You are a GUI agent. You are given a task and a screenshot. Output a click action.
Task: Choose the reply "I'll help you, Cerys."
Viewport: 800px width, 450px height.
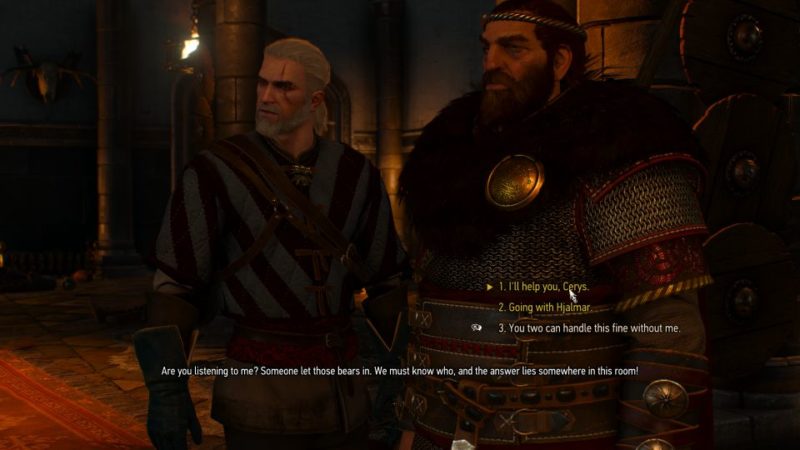543,287
